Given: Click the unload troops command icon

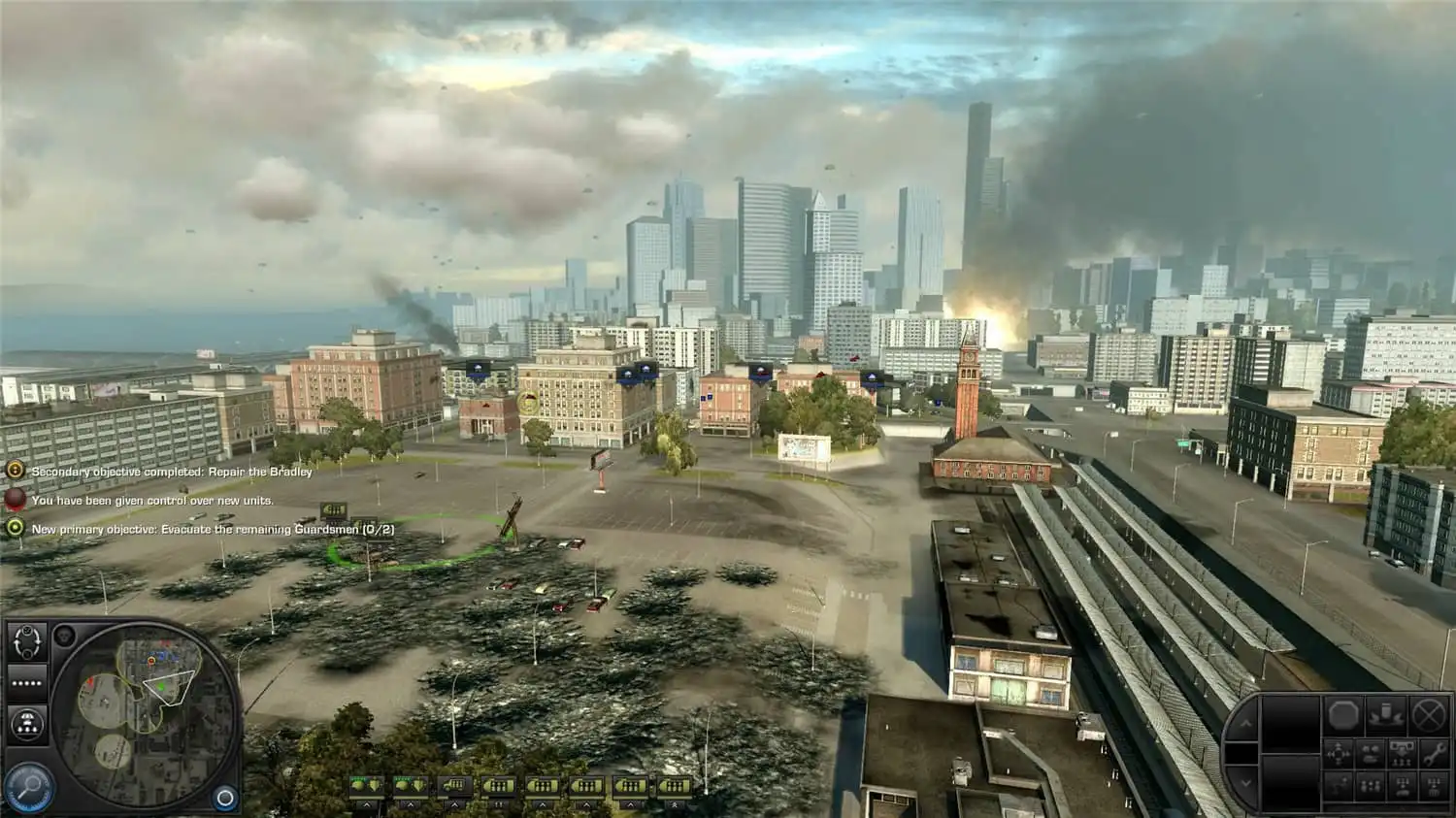Looking at the screenshot, I should pos(1403,755).
